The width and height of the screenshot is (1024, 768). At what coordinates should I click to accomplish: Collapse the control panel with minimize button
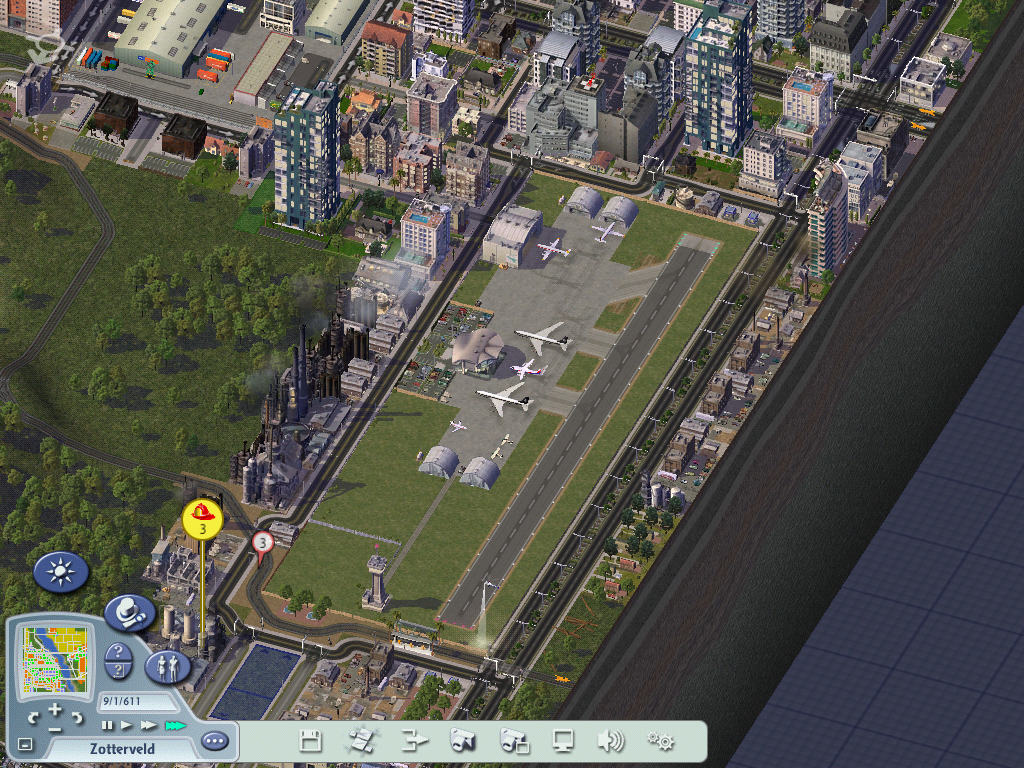pyautogui.click(x=25, y=744)
